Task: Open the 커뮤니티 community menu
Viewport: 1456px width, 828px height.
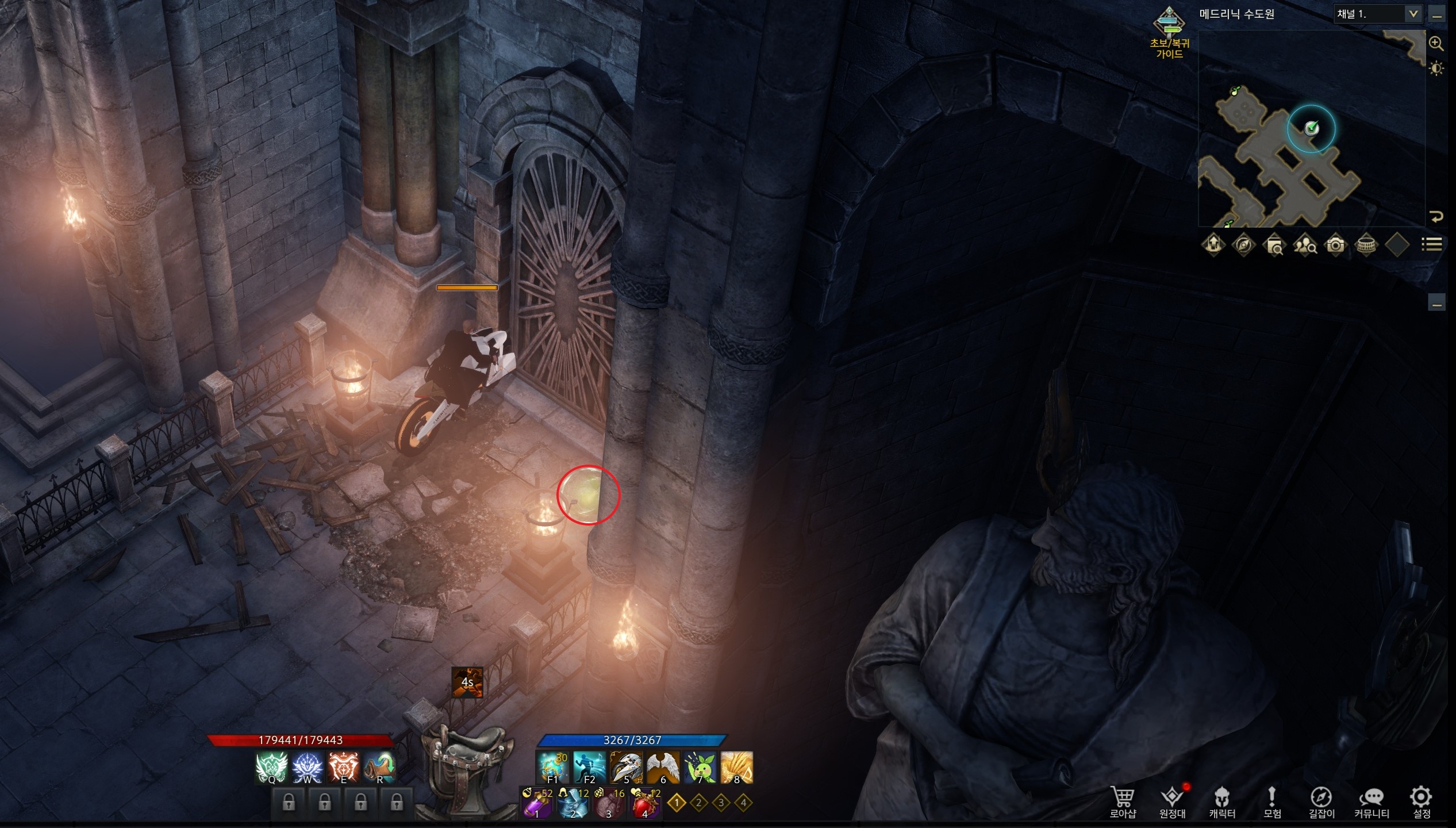Action: click(1372, 802)
